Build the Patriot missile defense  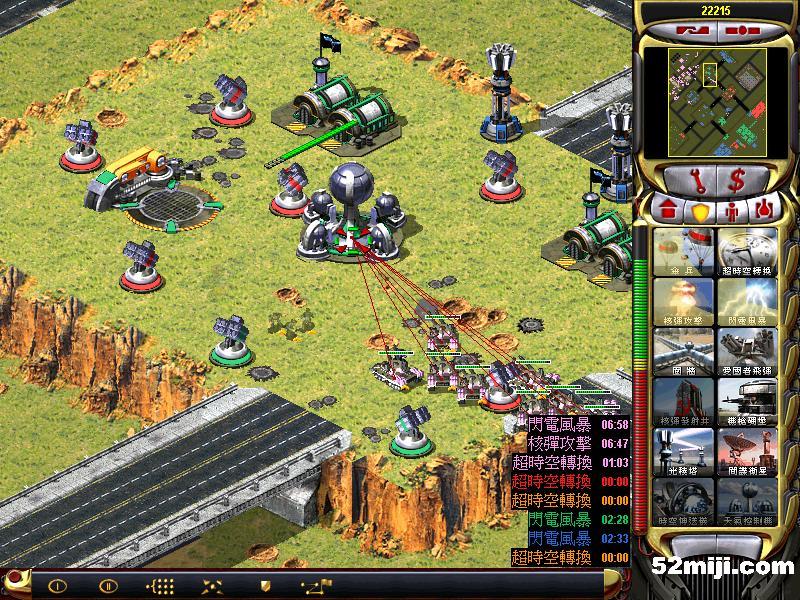coord(745,351)
